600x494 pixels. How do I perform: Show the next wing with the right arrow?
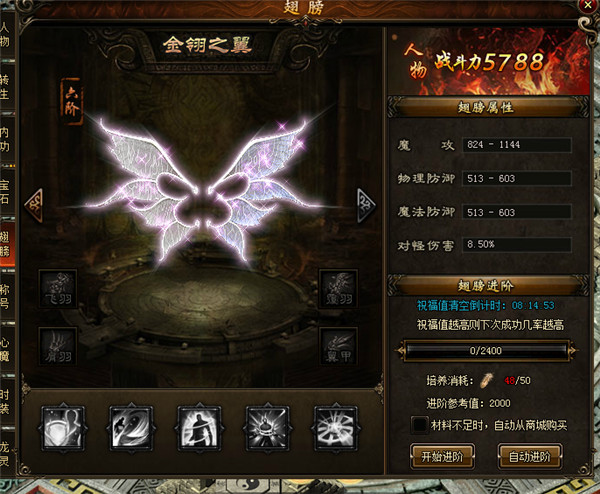click(367, 200)
